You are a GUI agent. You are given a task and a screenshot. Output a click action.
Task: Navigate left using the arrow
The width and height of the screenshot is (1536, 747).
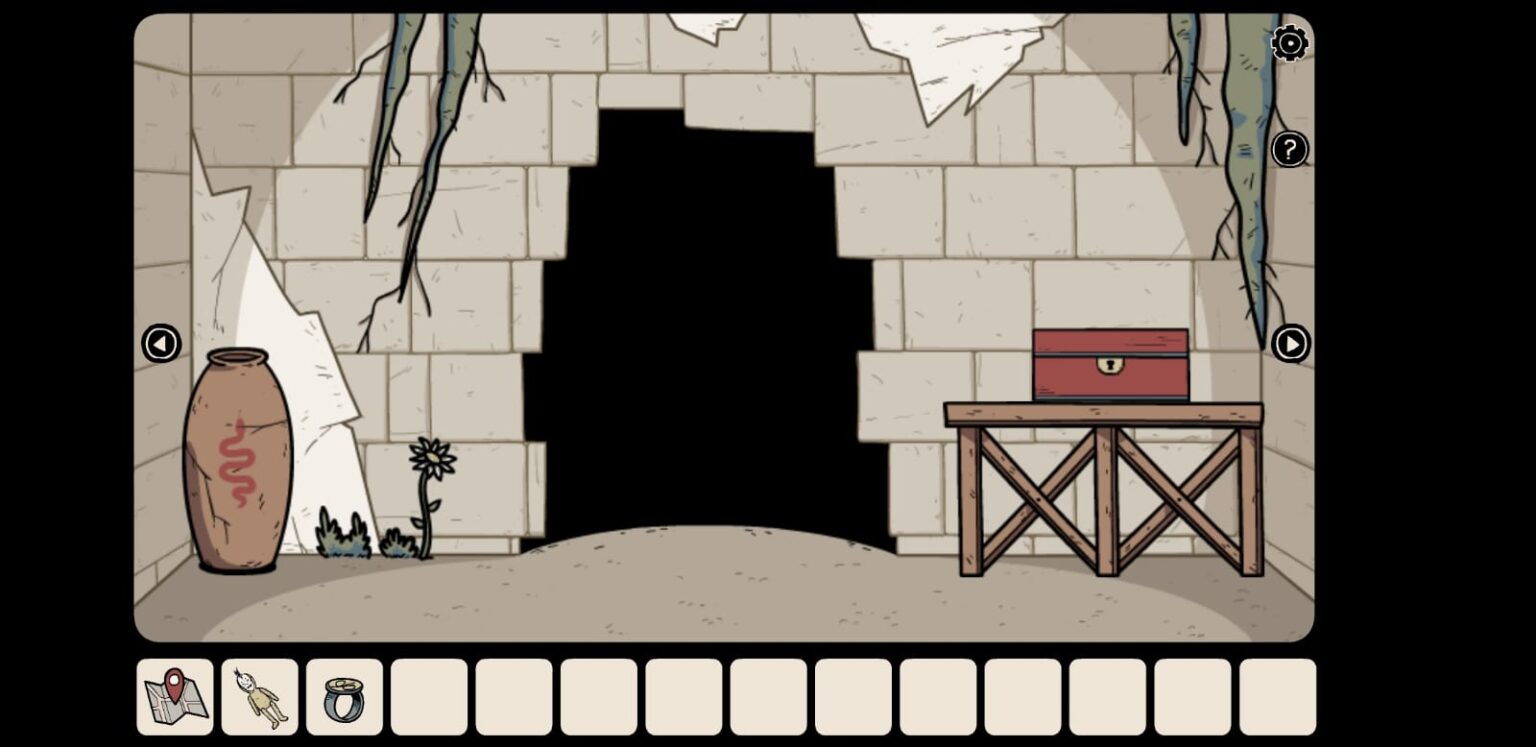click(x=160, y=343)
